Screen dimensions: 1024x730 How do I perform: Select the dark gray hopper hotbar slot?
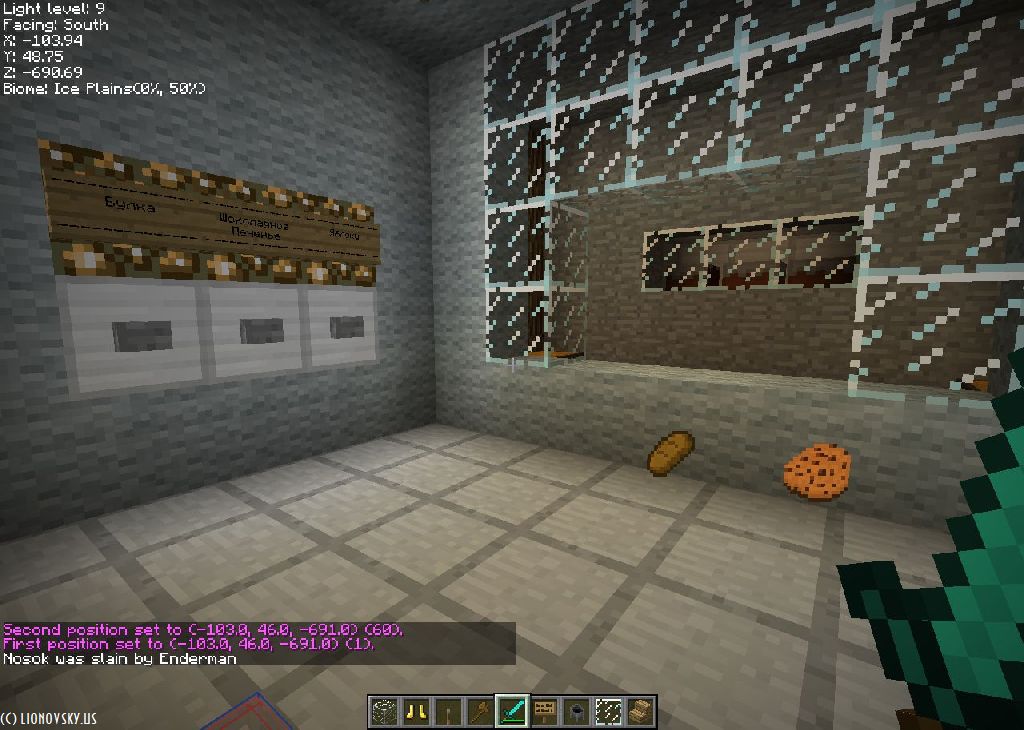click(x=576, y=711)
